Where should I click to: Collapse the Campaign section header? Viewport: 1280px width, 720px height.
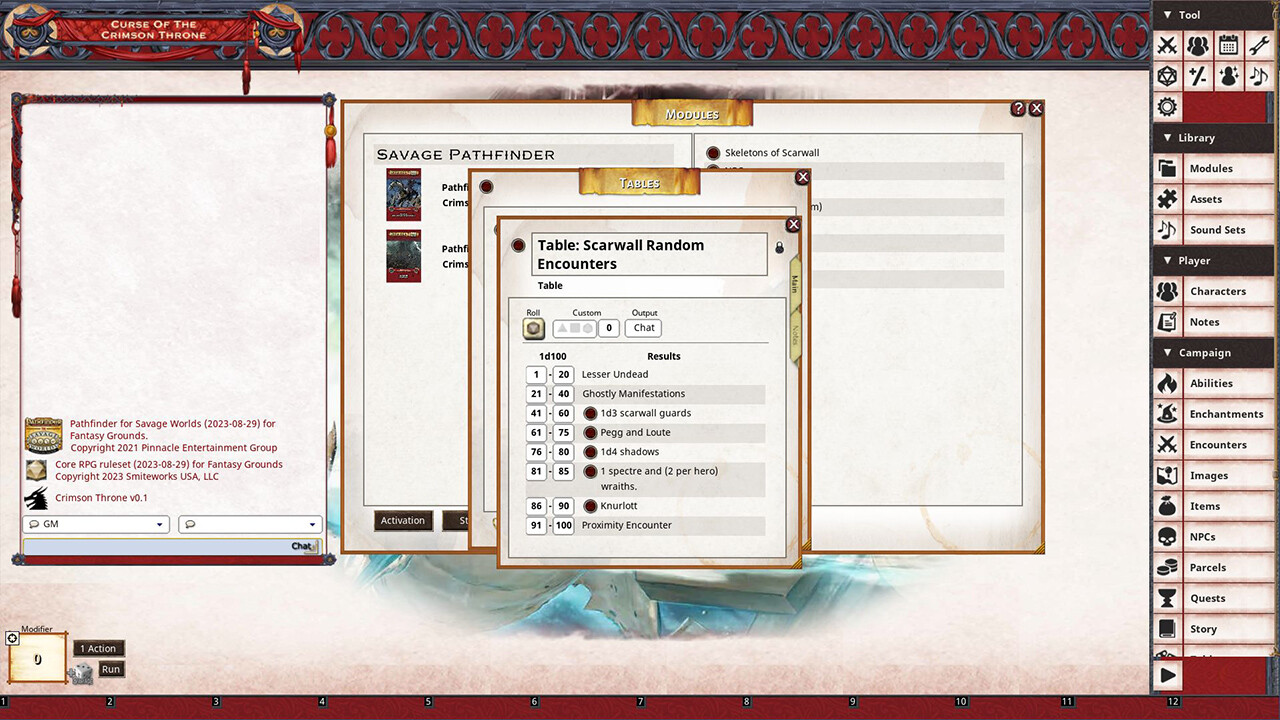[x=1168, y=352]
